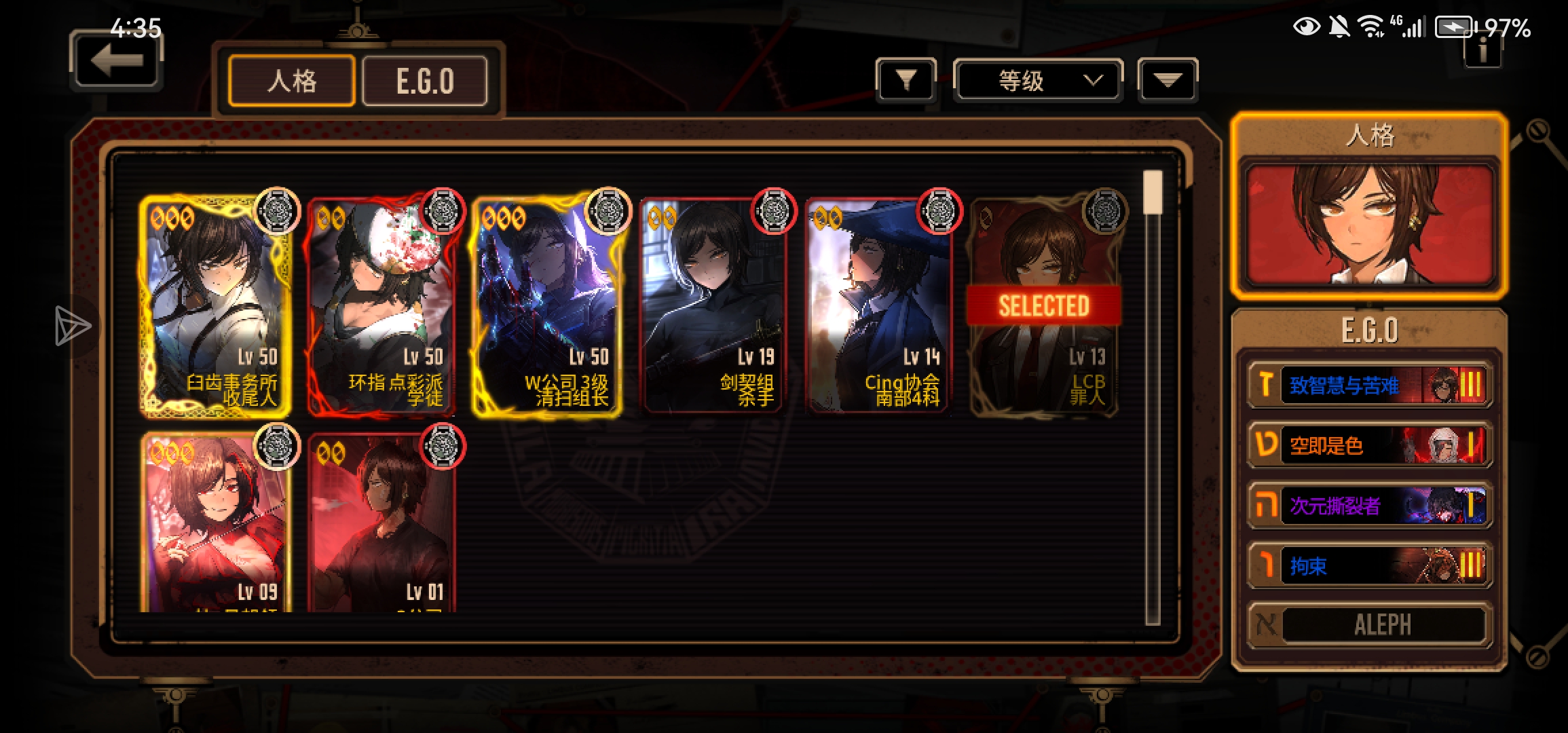Image resolution: width=1568 pixels, height=733 pixels.
Task: Select the 臼齿事务所 收尾人 identity card
Action: 216,305
